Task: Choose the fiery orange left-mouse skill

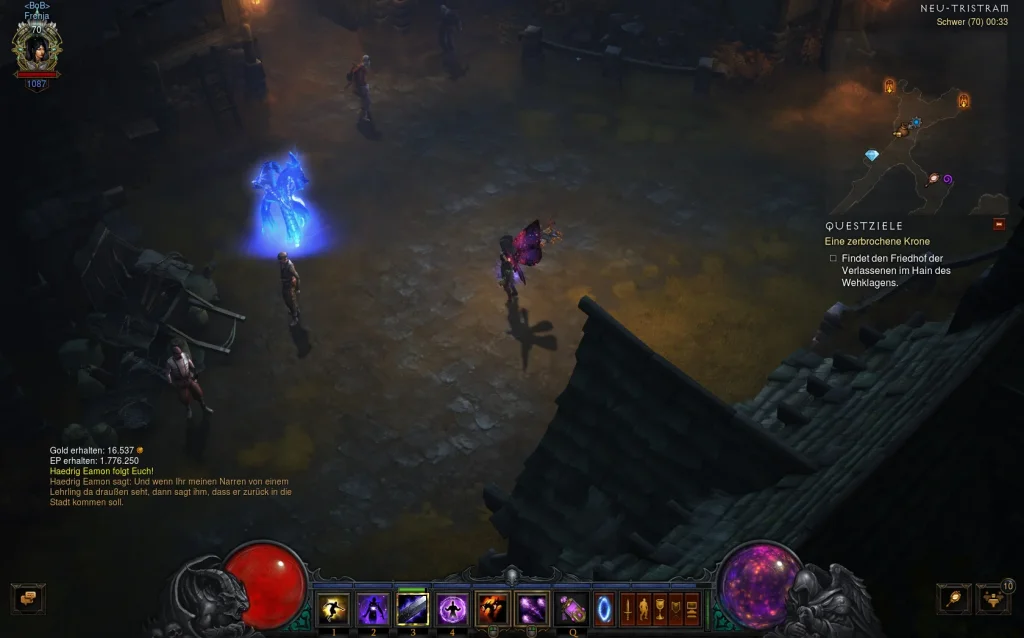Action: (492, 608)
